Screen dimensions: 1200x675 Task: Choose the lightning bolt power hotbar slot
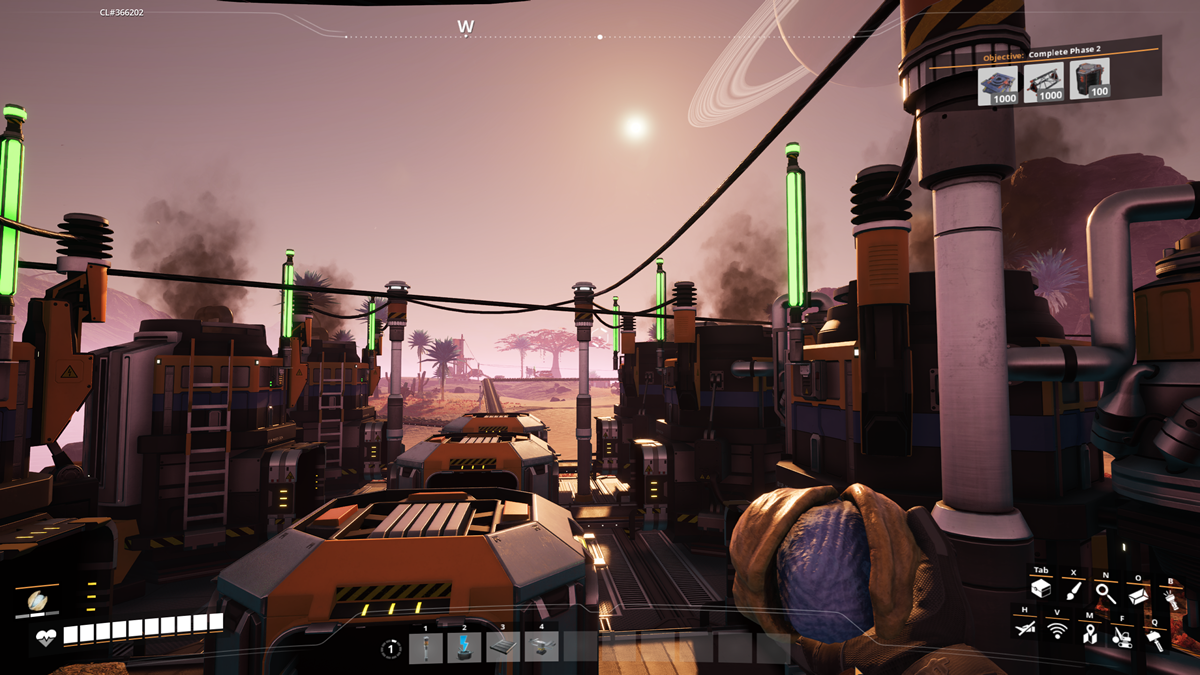click(x=464, y=648)
